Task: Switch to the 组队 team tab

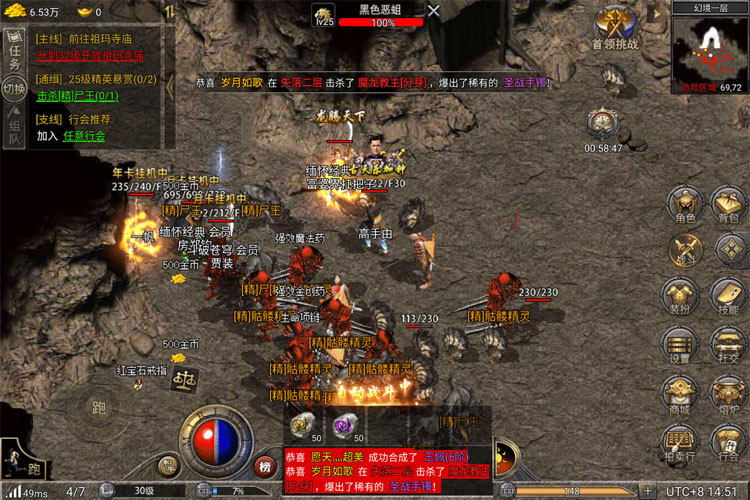Action: point(14,127)
